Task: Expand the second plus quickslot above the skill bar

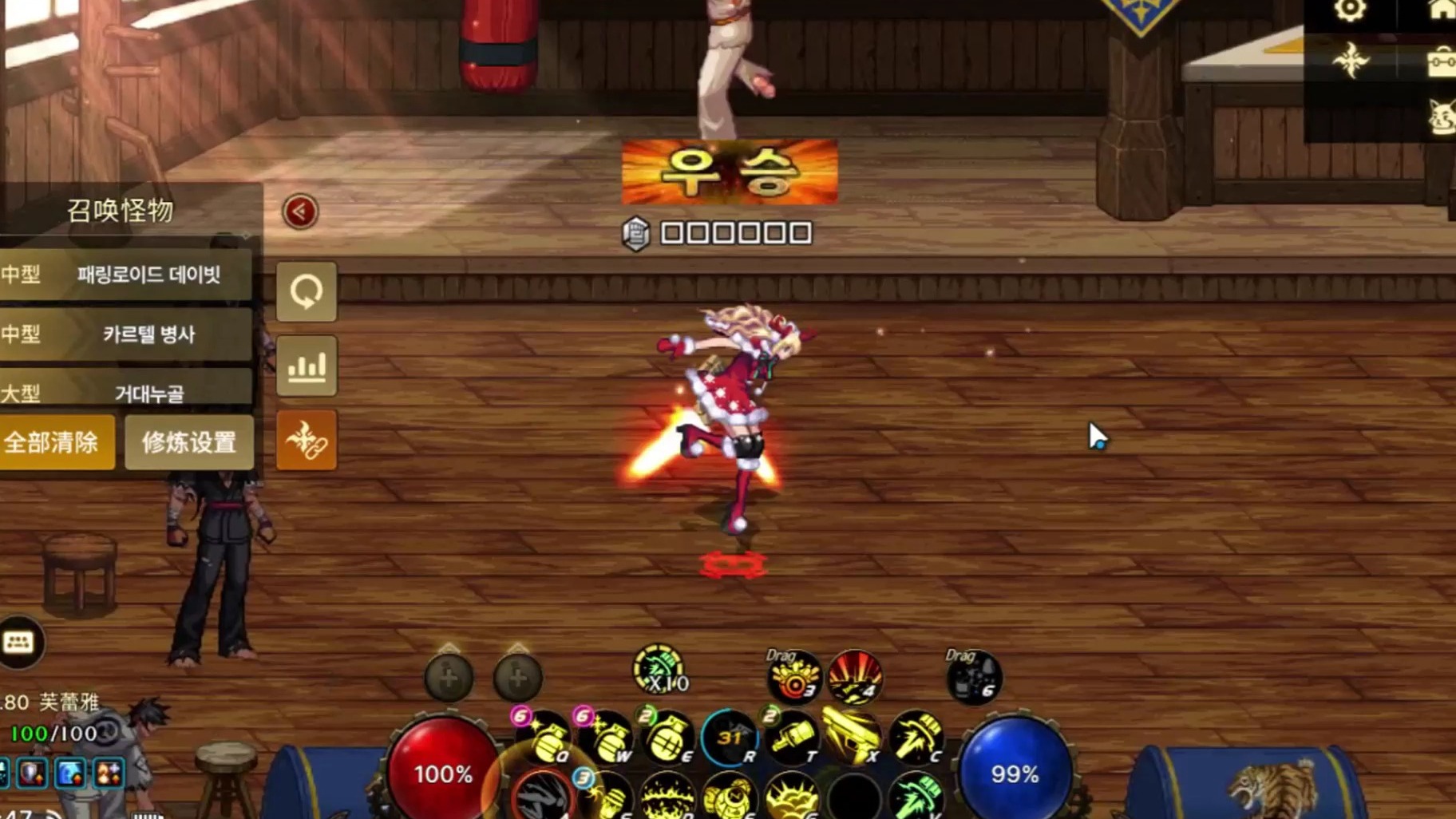Action: [x=517, y=677]
